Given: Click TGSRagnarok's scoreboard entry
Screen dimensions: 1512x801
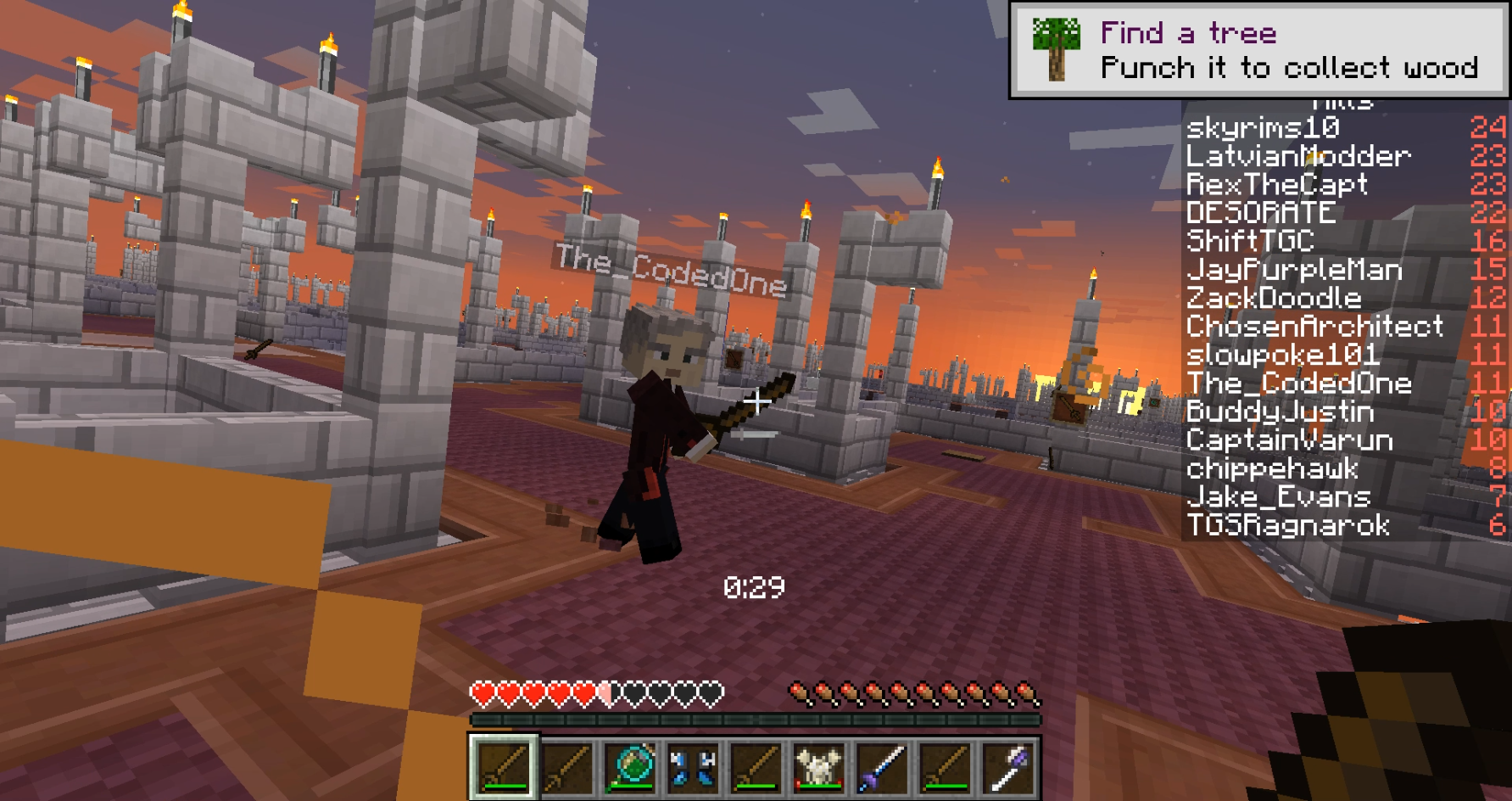Looking at the screenshot, I should [x=1288, y=525].
